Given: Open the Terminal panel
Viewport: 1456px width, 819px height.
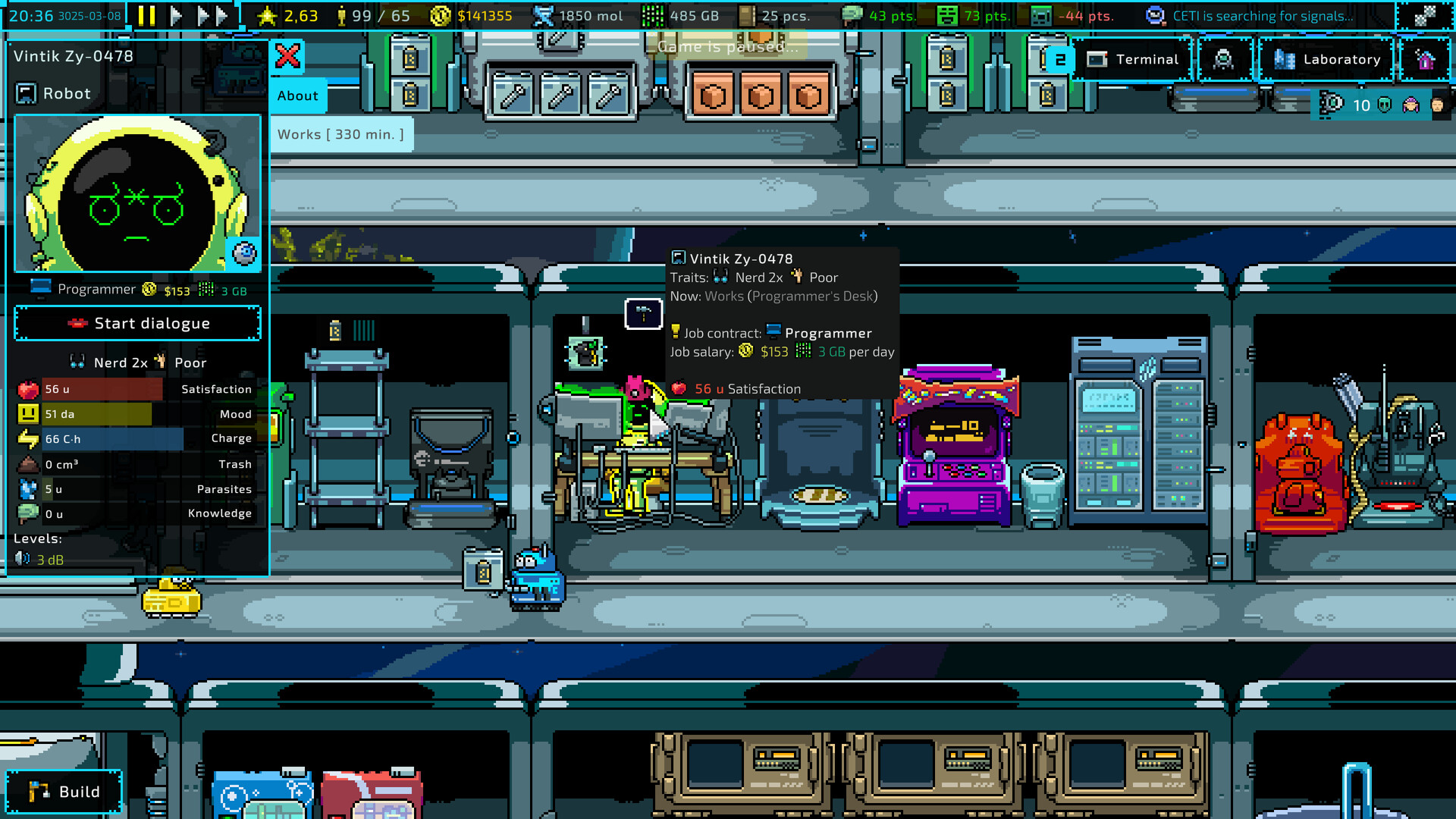Looking at the screenshot, I should 1133,59.
